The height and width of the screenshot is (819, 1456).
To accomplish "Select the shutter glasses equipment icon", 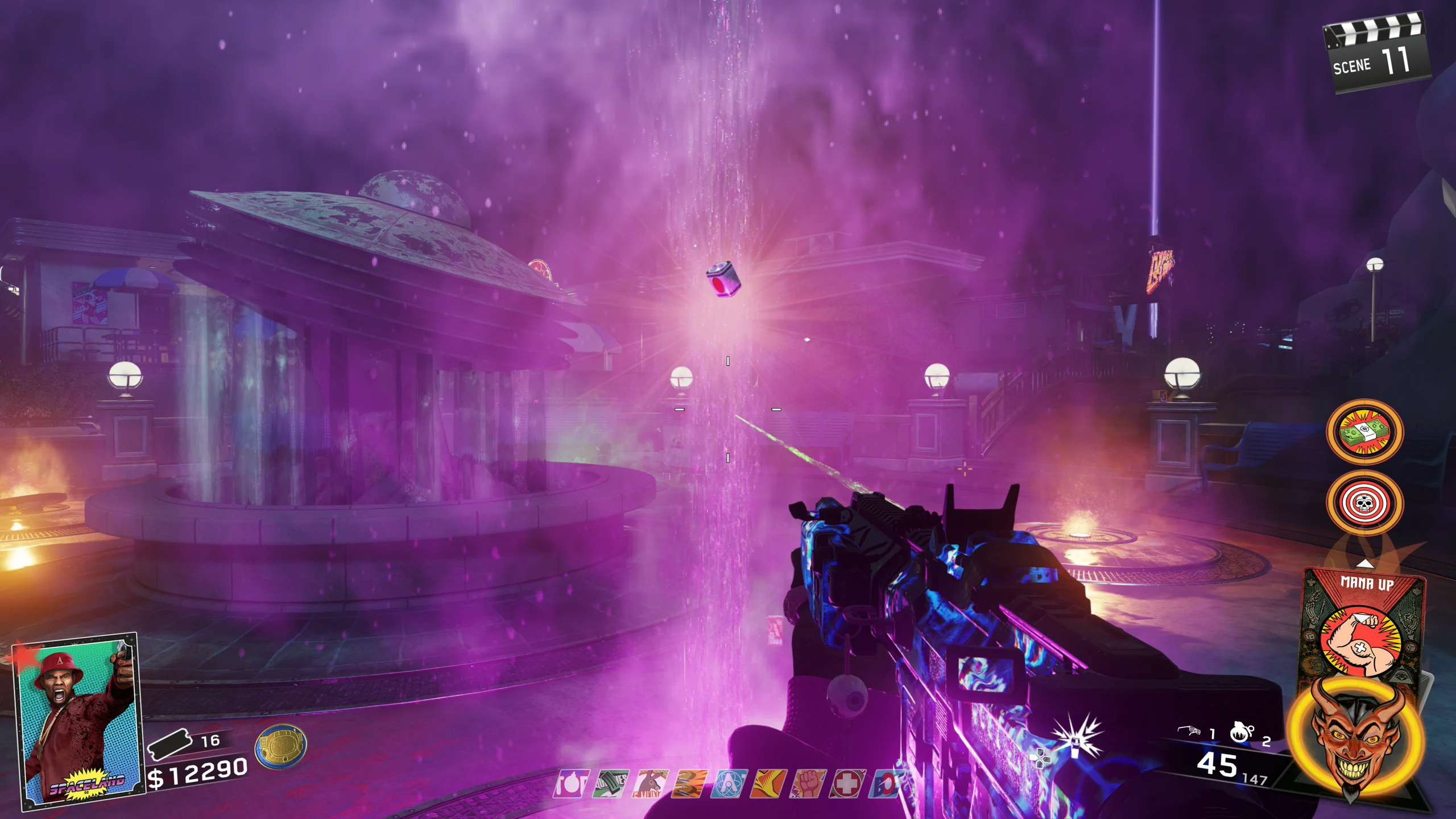I will tap(1189, 731).
